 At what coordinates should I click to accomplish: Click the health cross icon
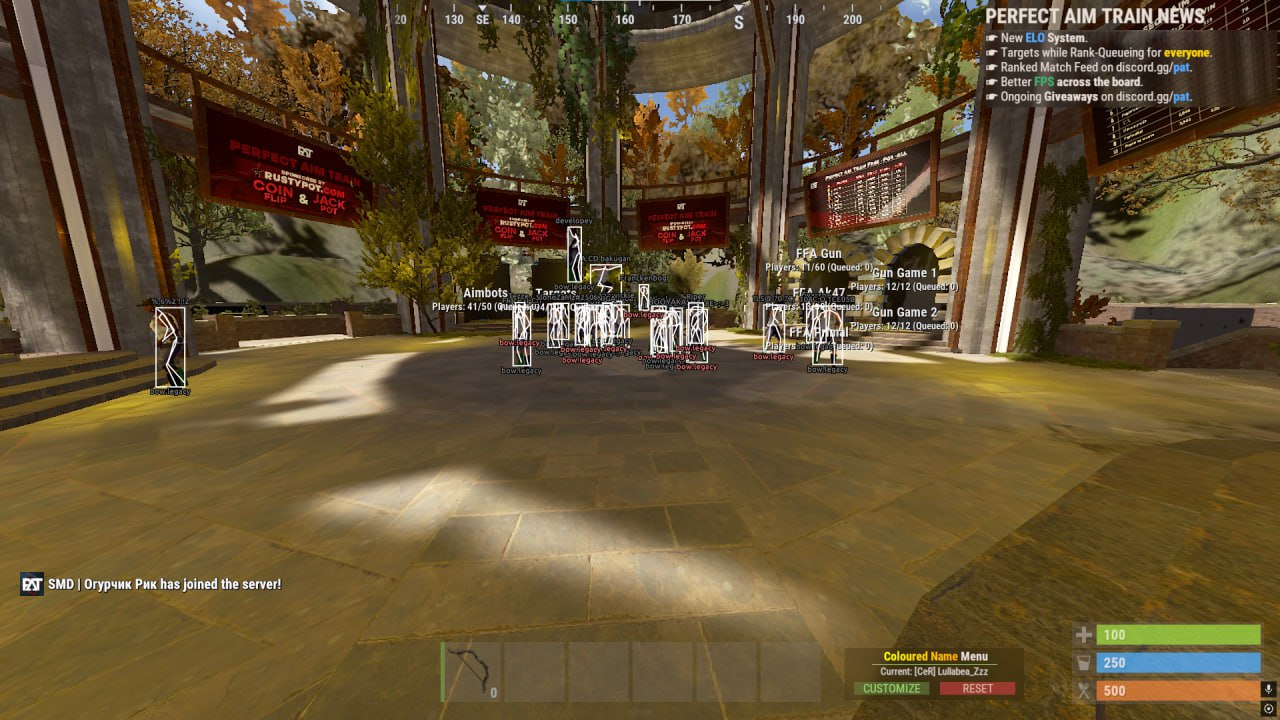tap(1083, 634)
